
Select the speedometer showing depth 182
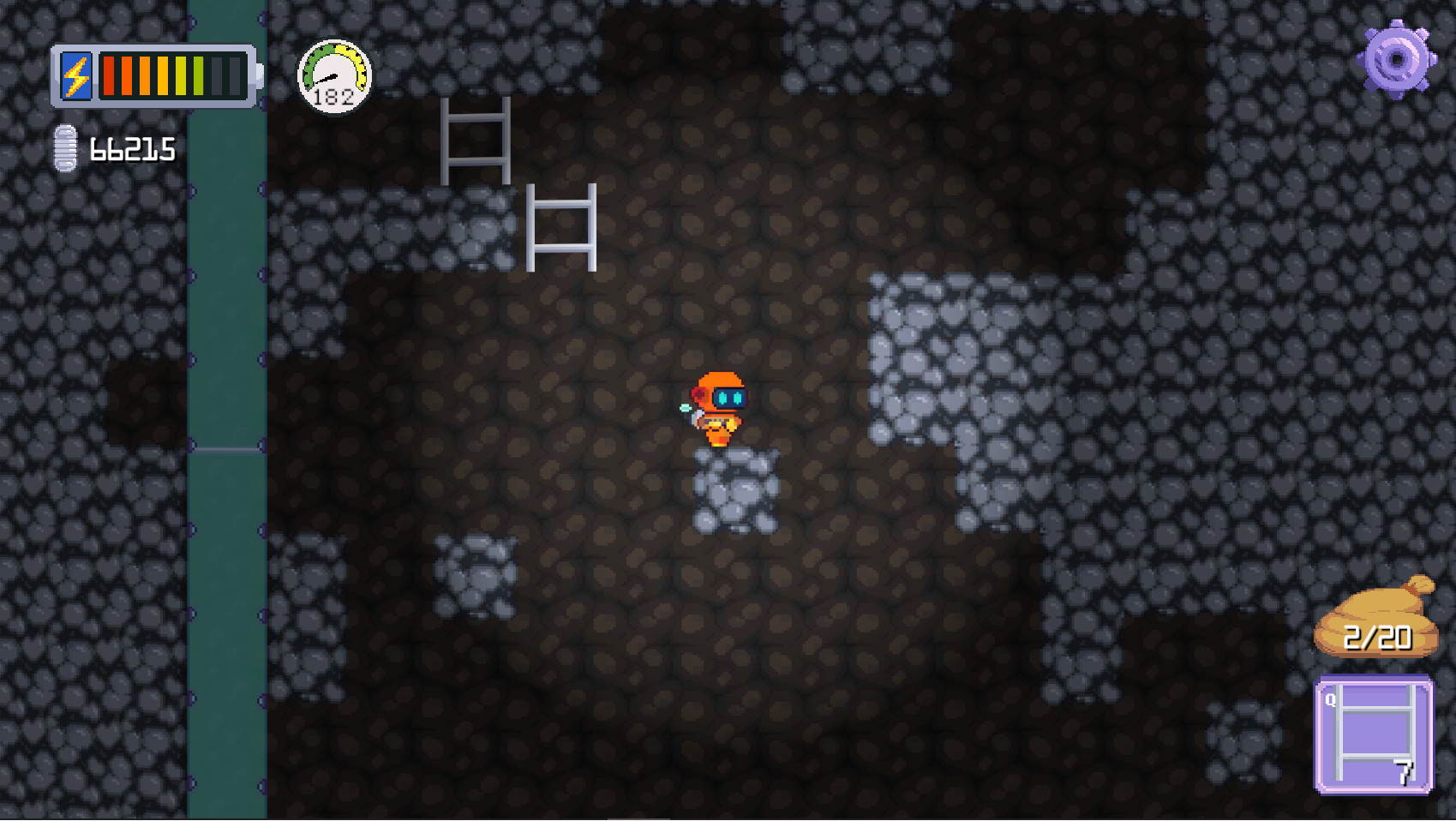[335, 75]
